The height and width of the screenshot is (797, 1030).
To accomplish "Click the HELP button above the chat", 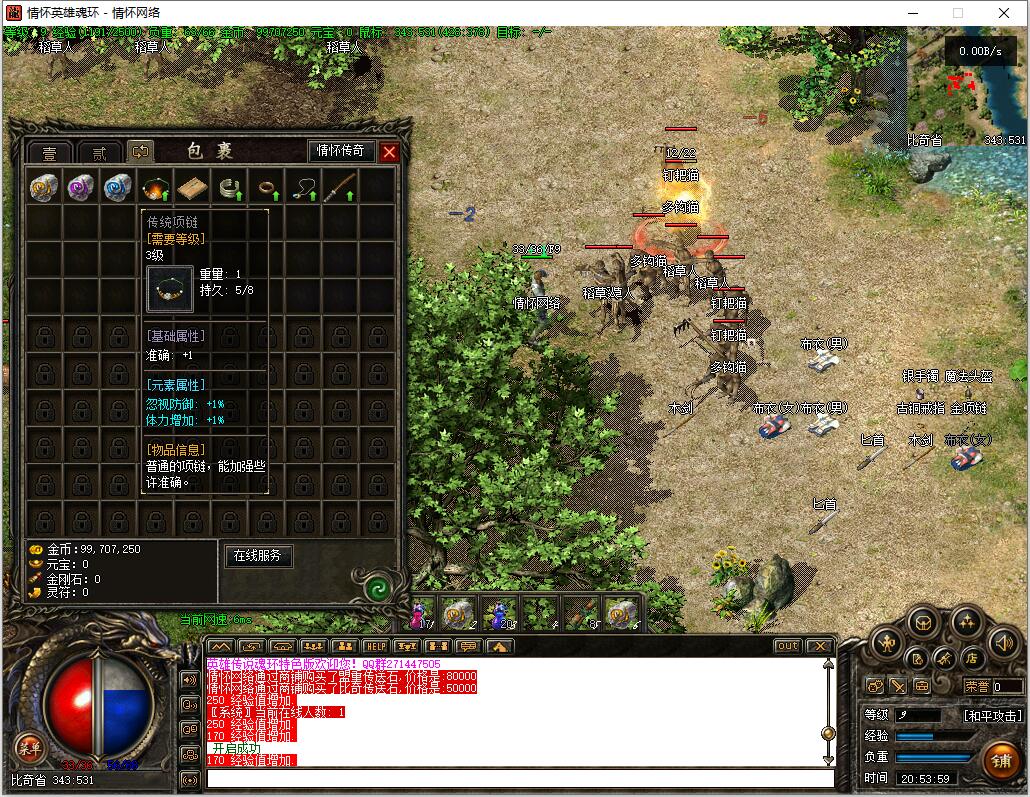I will click(x=375, y=646).
